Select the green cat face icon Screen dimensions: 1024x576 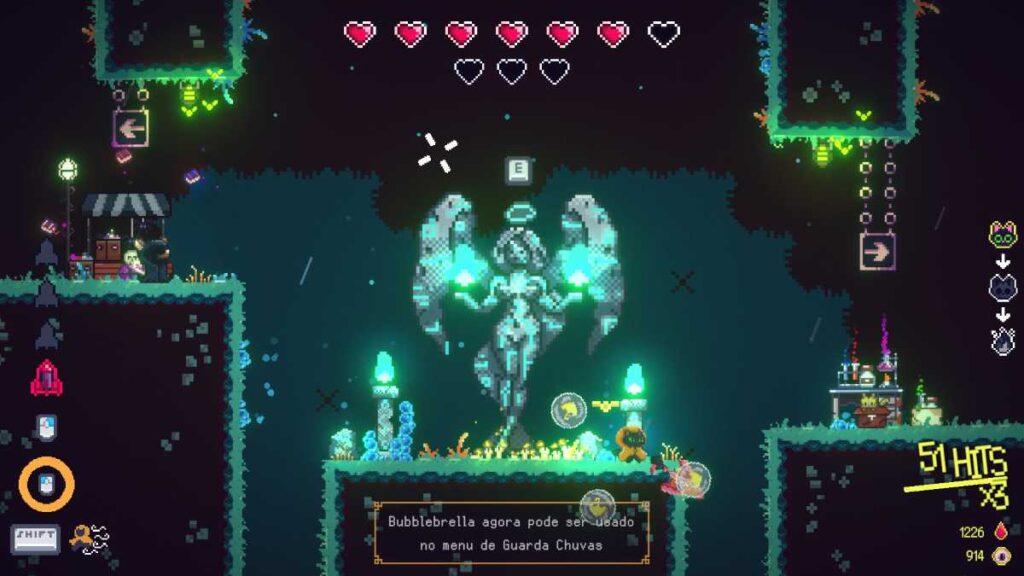(x=1003, y=235)
